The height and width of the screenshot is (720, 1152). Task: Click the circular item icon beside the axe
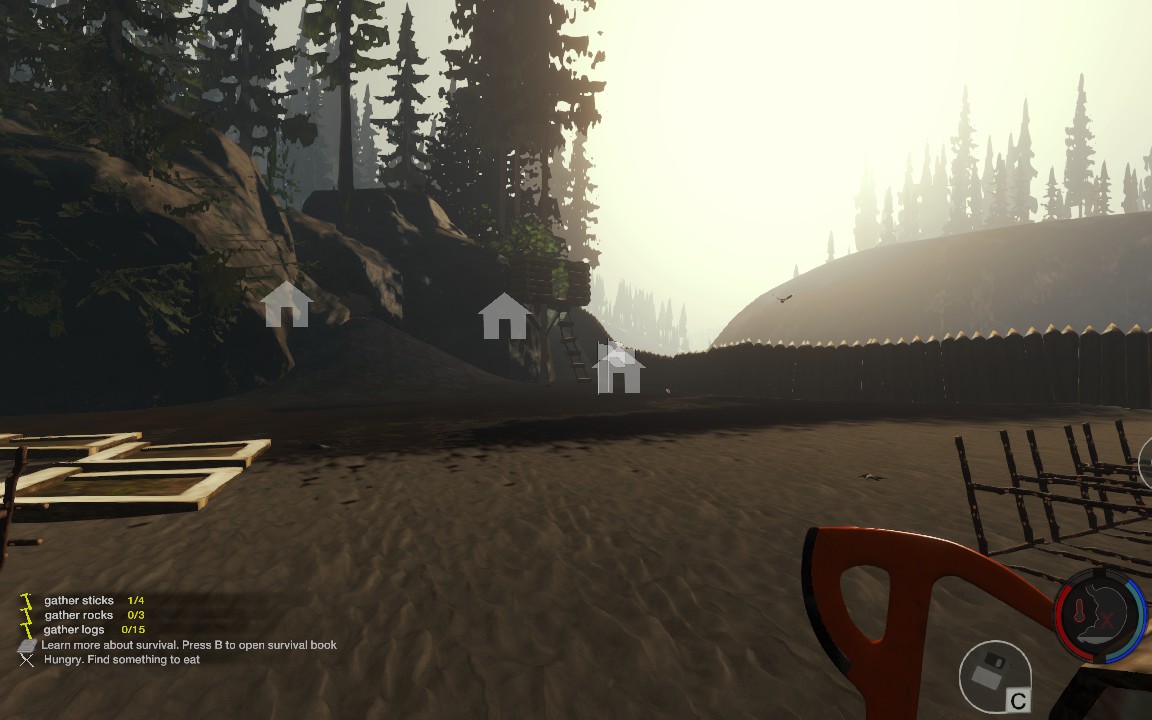point(995,677)
